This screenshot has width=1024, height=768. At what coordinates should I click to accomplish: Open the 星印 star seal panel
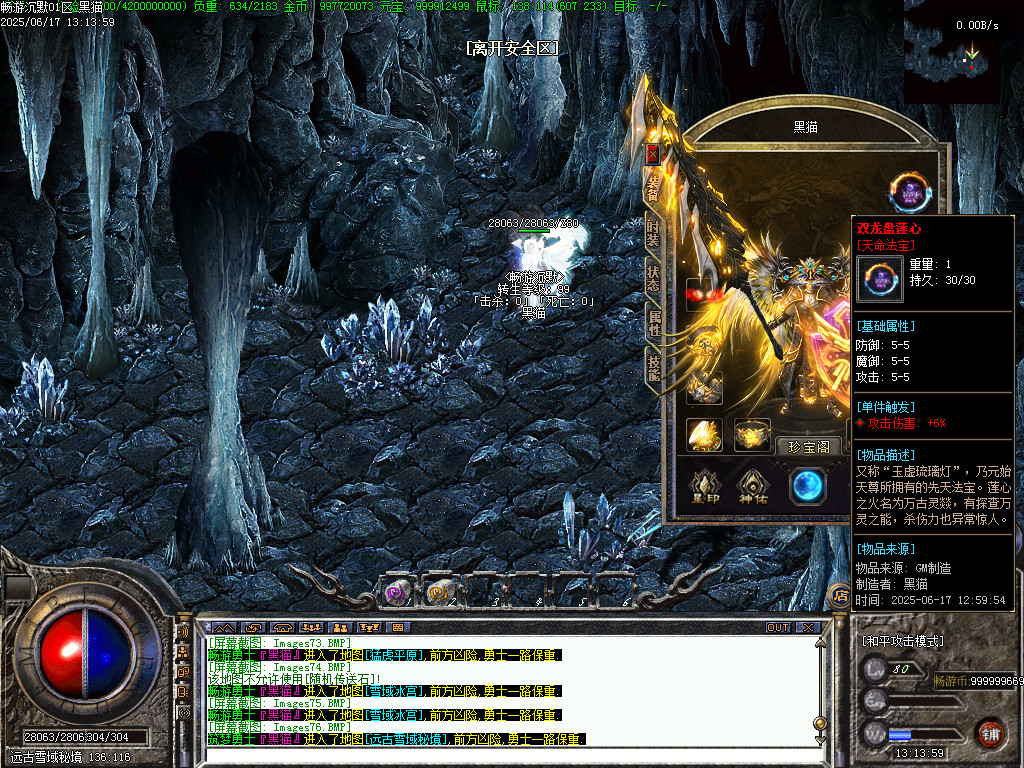704,485
